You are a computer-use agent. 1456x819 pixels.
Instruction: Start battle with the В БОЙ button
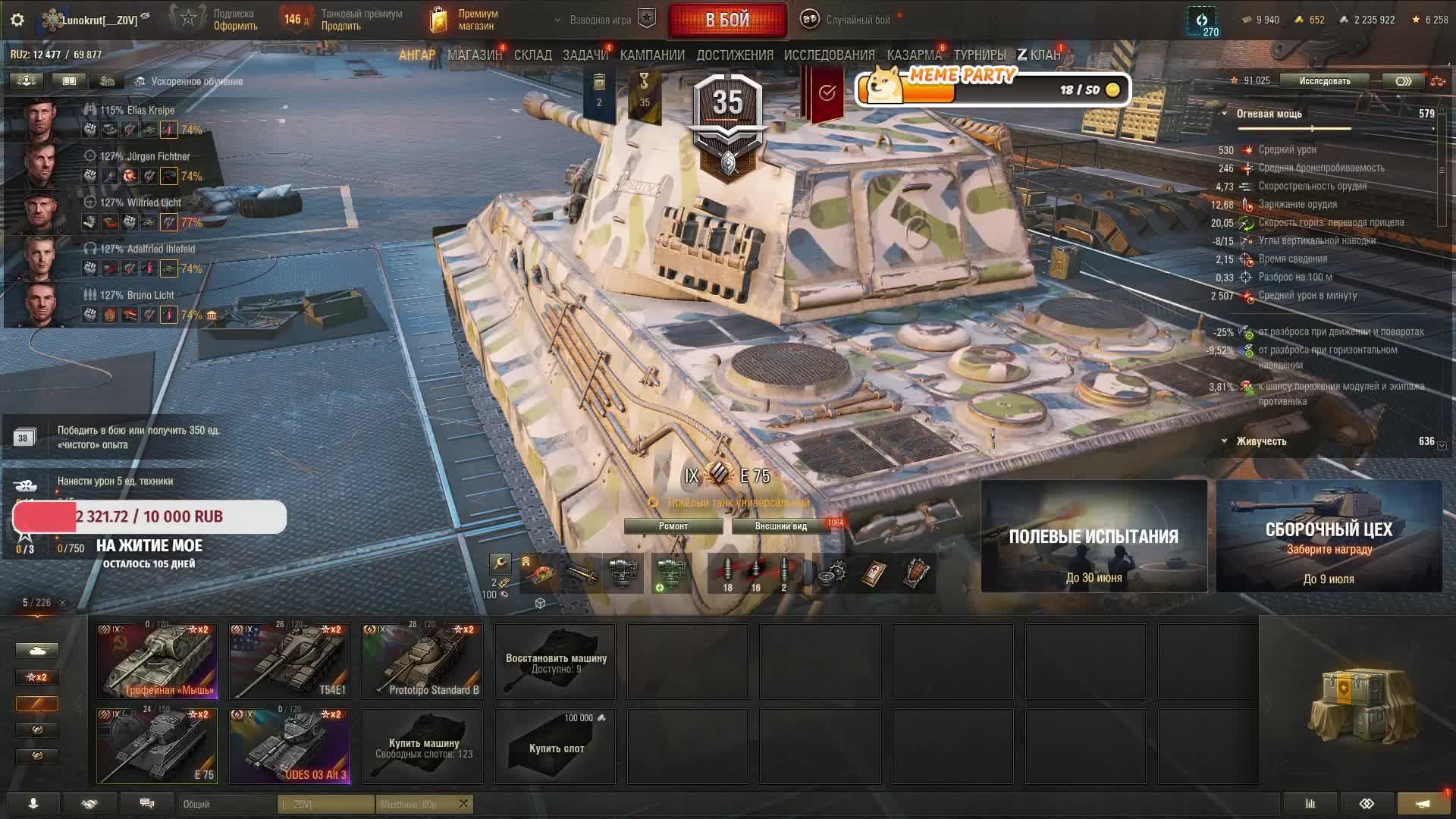[727, 20]
